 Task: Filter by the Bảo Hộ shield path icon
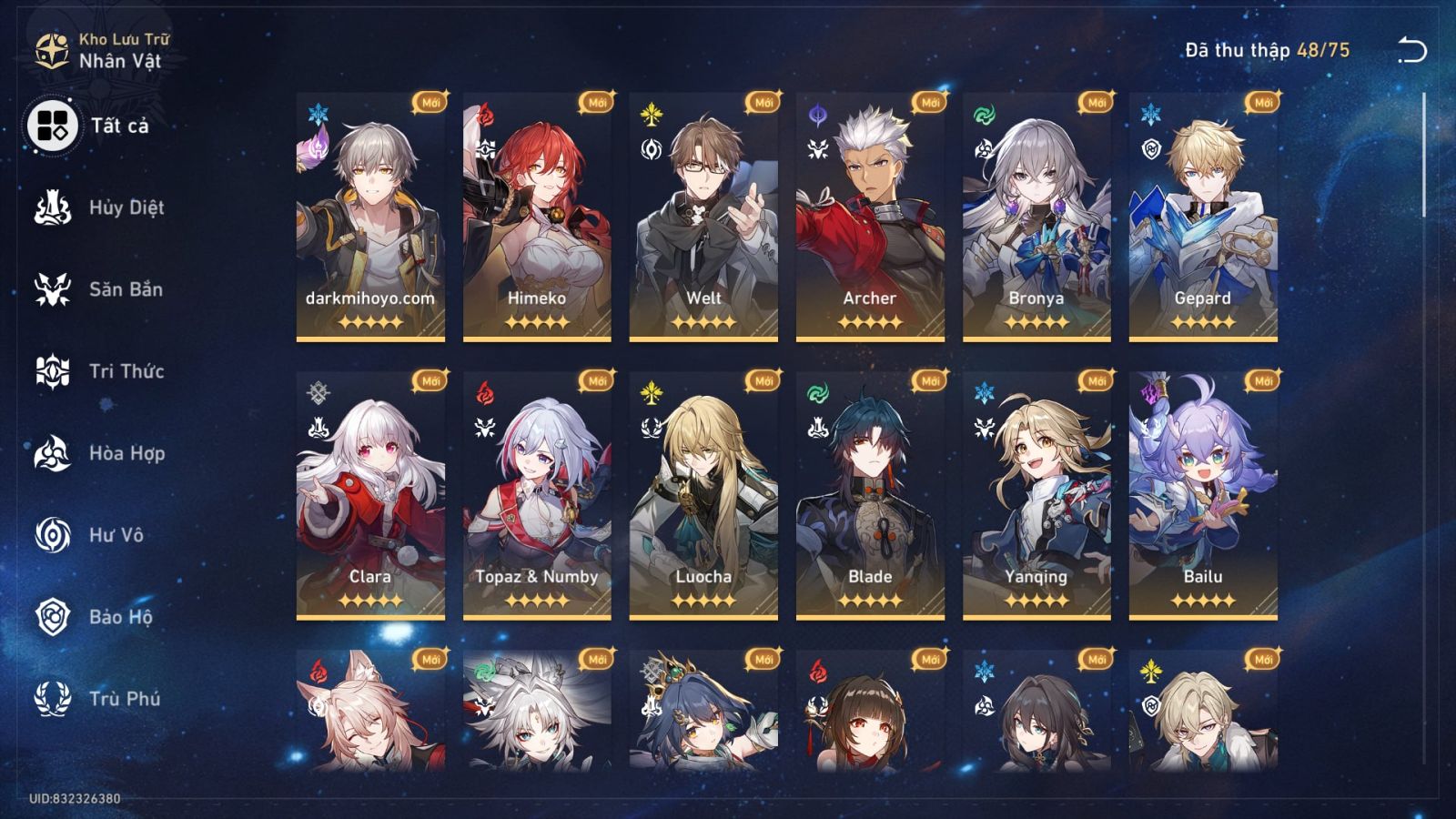click(x=53, y=617)
